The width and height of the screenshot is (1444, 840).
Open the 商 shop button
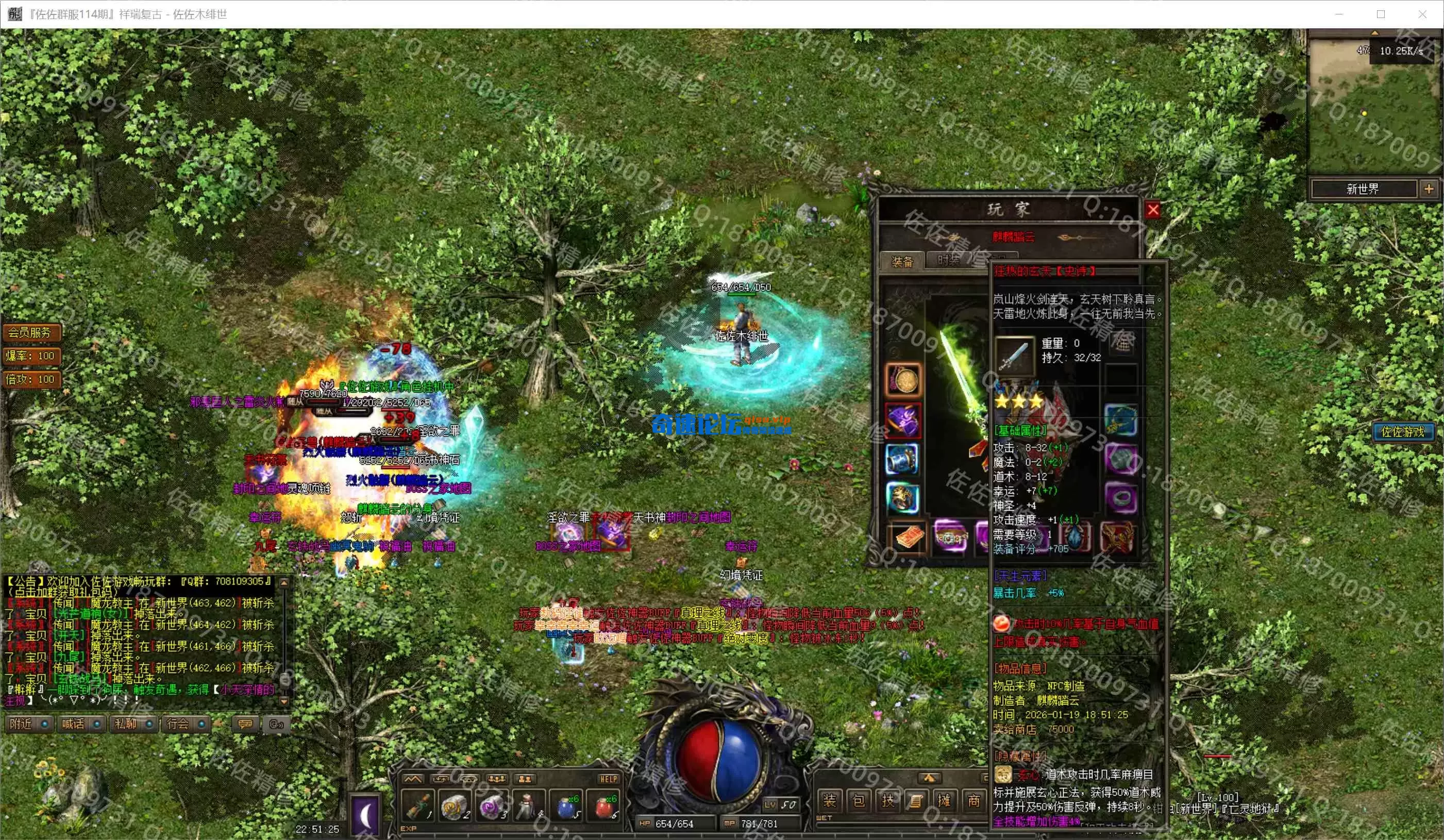(x=973, y=800)
